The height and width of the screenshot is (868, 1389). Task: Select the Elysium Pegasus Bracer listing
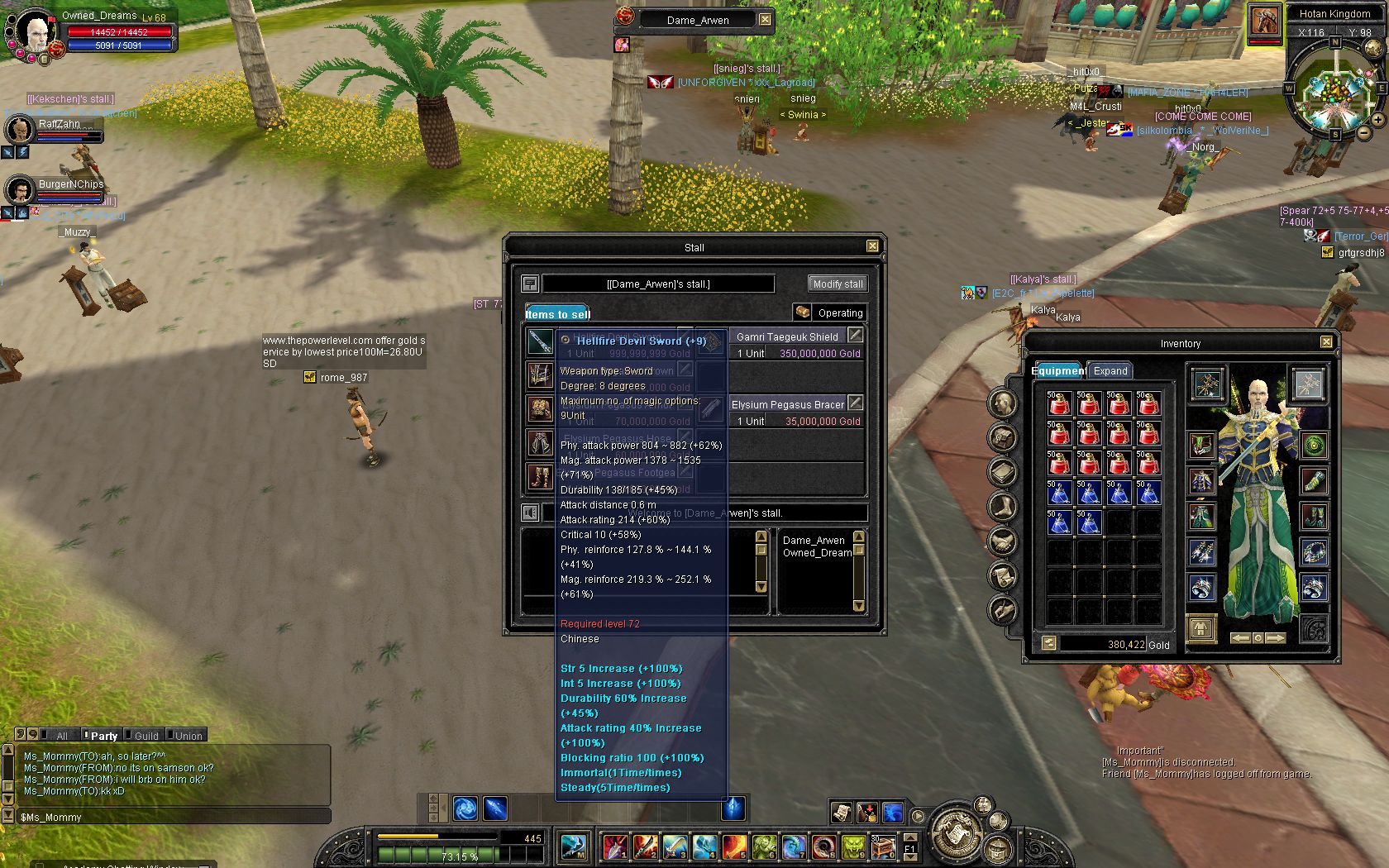pyautogui.click(x=787, y=405)
